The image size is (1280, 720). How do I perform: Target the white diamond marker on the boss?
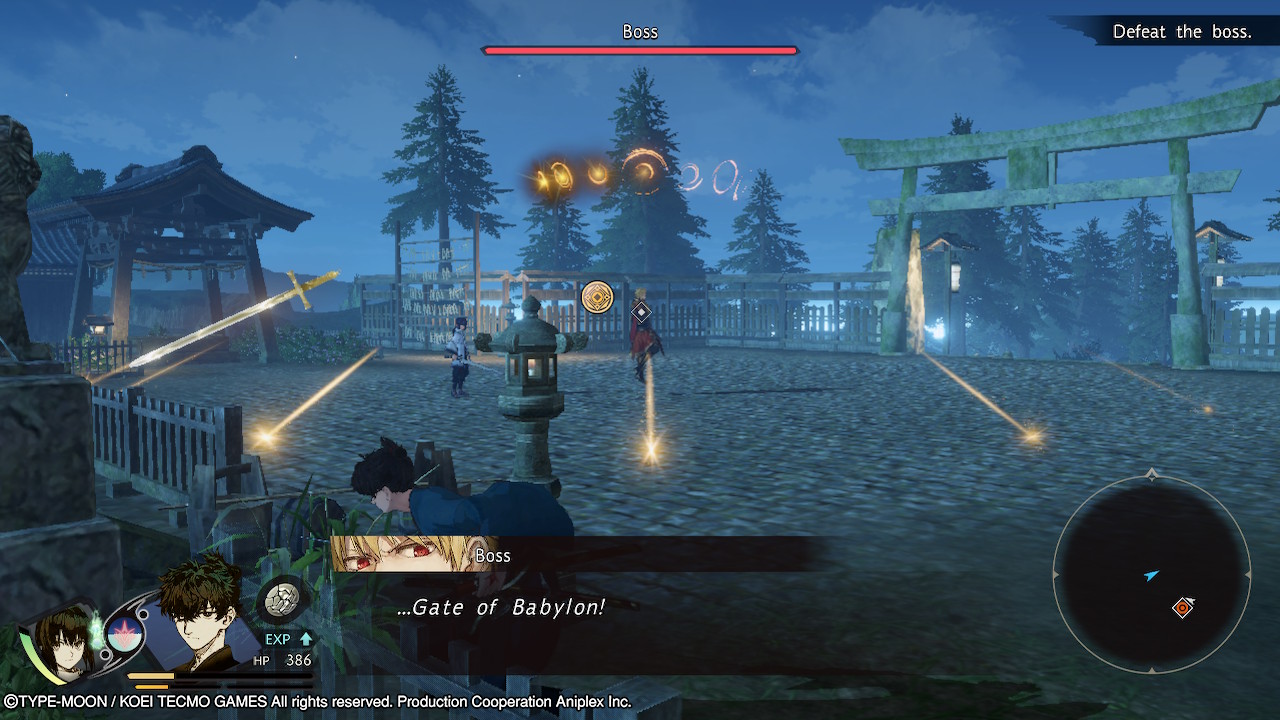[641, 312]
